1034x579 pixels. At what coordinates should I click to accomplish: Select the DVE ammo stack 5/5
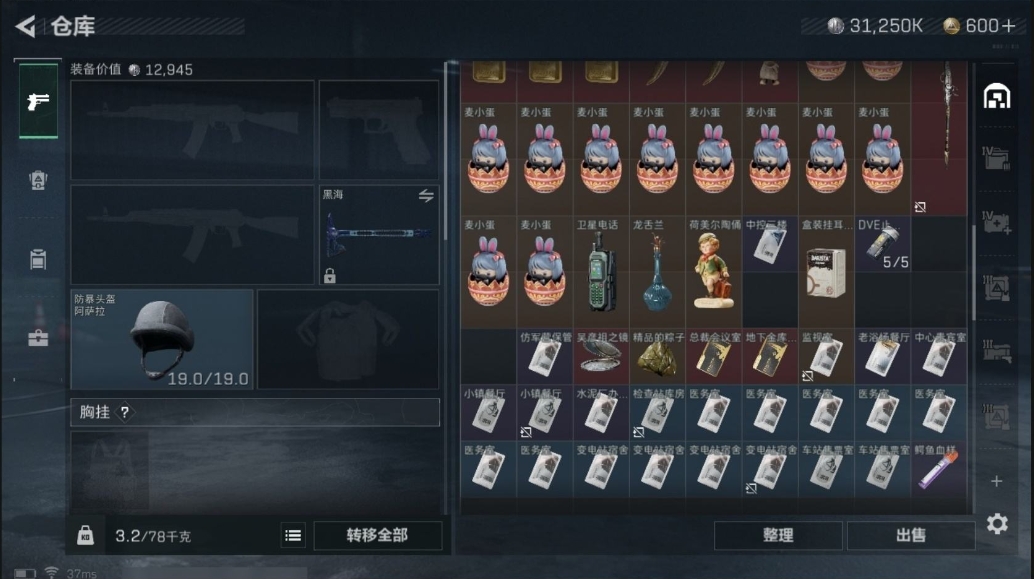[883, 244]
